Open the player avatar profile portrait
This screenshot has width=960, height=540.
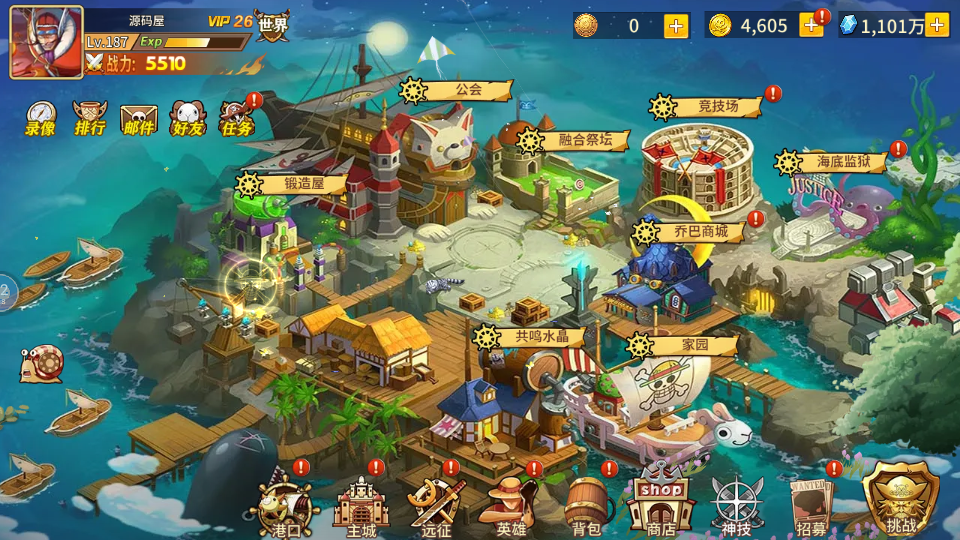click(46, 42)
